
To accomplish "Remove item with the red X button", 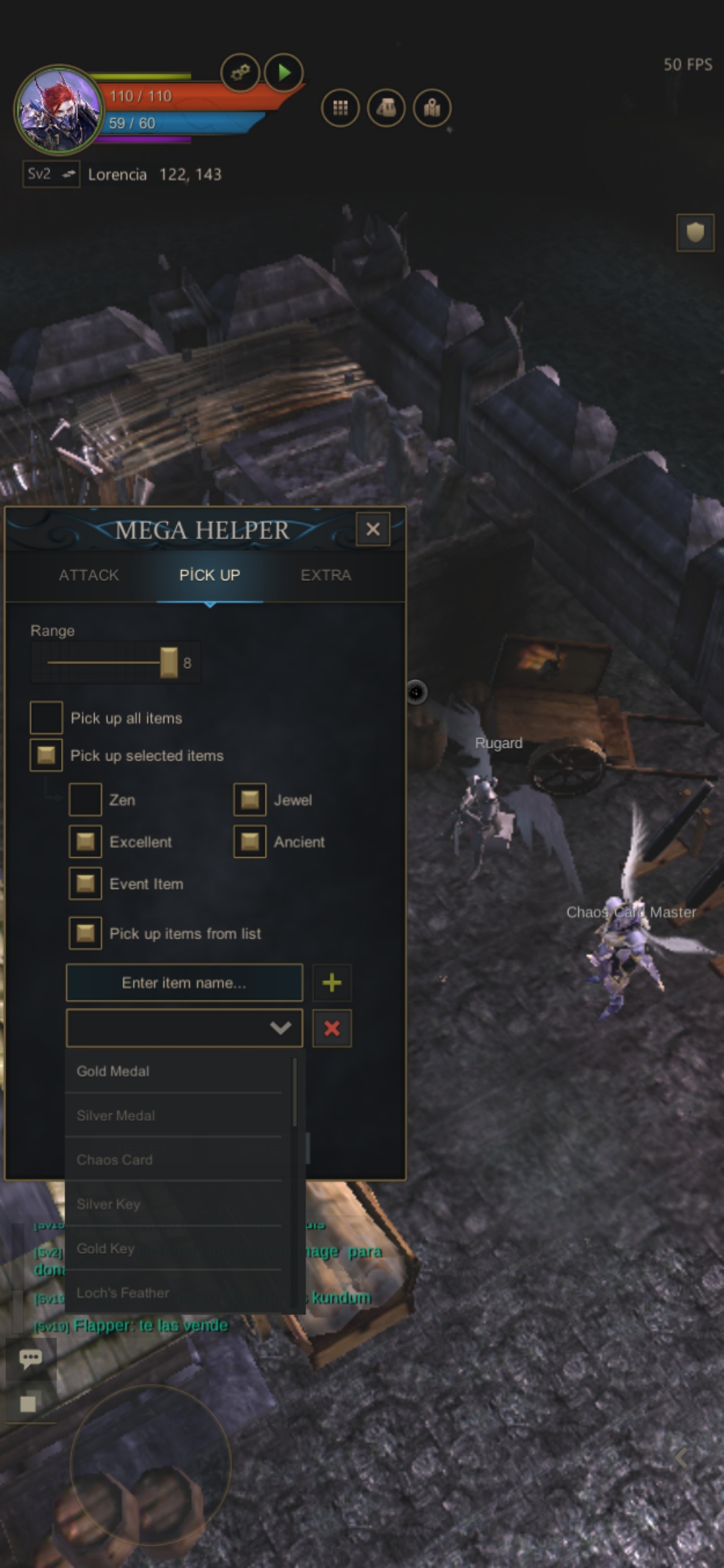I will point(332,1028).
